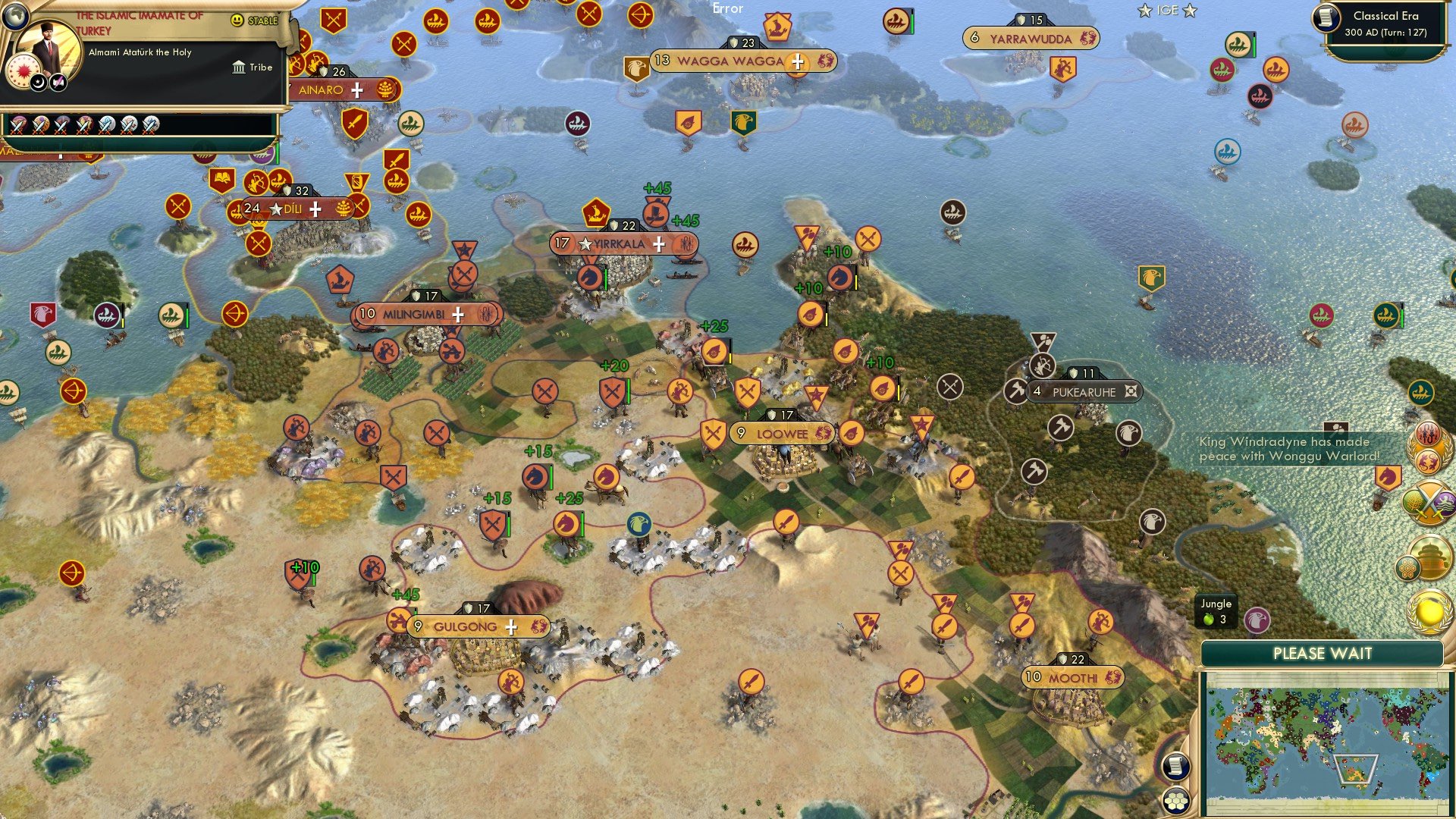Click the Tribe government icon
This screenshot has width=1456, height=819.
[x=238, y=67]
